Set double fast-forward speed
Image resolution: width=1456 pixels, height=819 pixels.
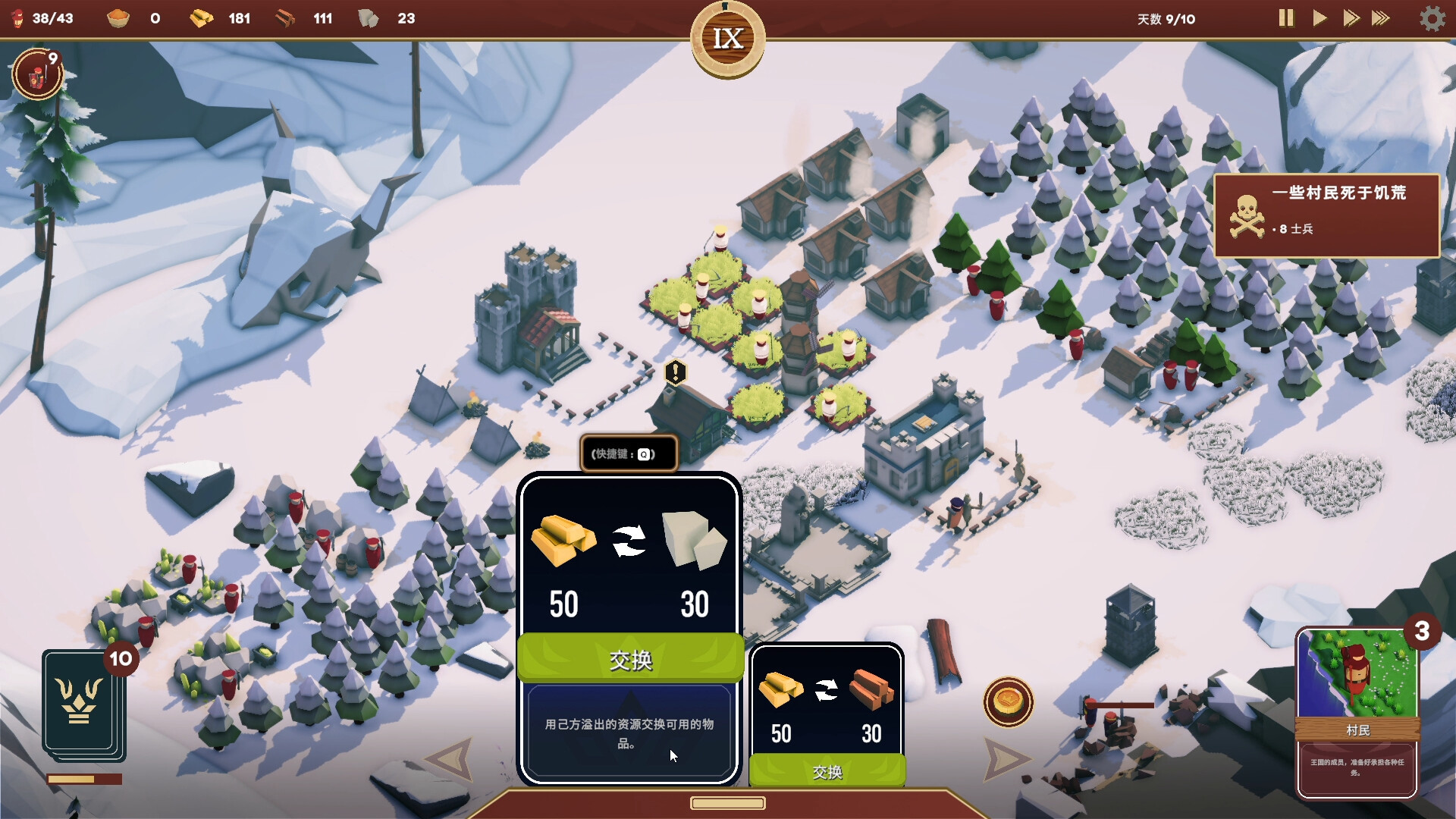(x=1351, y=18)
